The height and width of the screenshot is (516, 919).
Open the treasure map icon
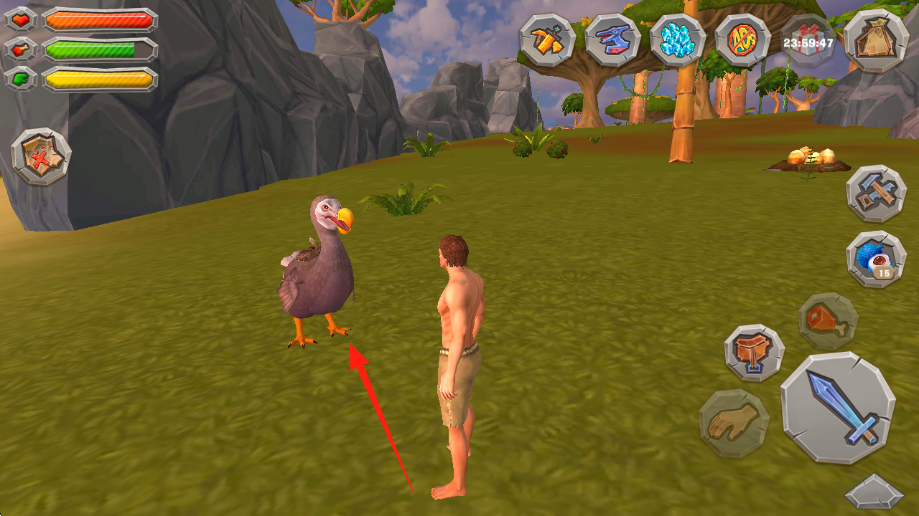pyautogui.click(x=41, y=156)
